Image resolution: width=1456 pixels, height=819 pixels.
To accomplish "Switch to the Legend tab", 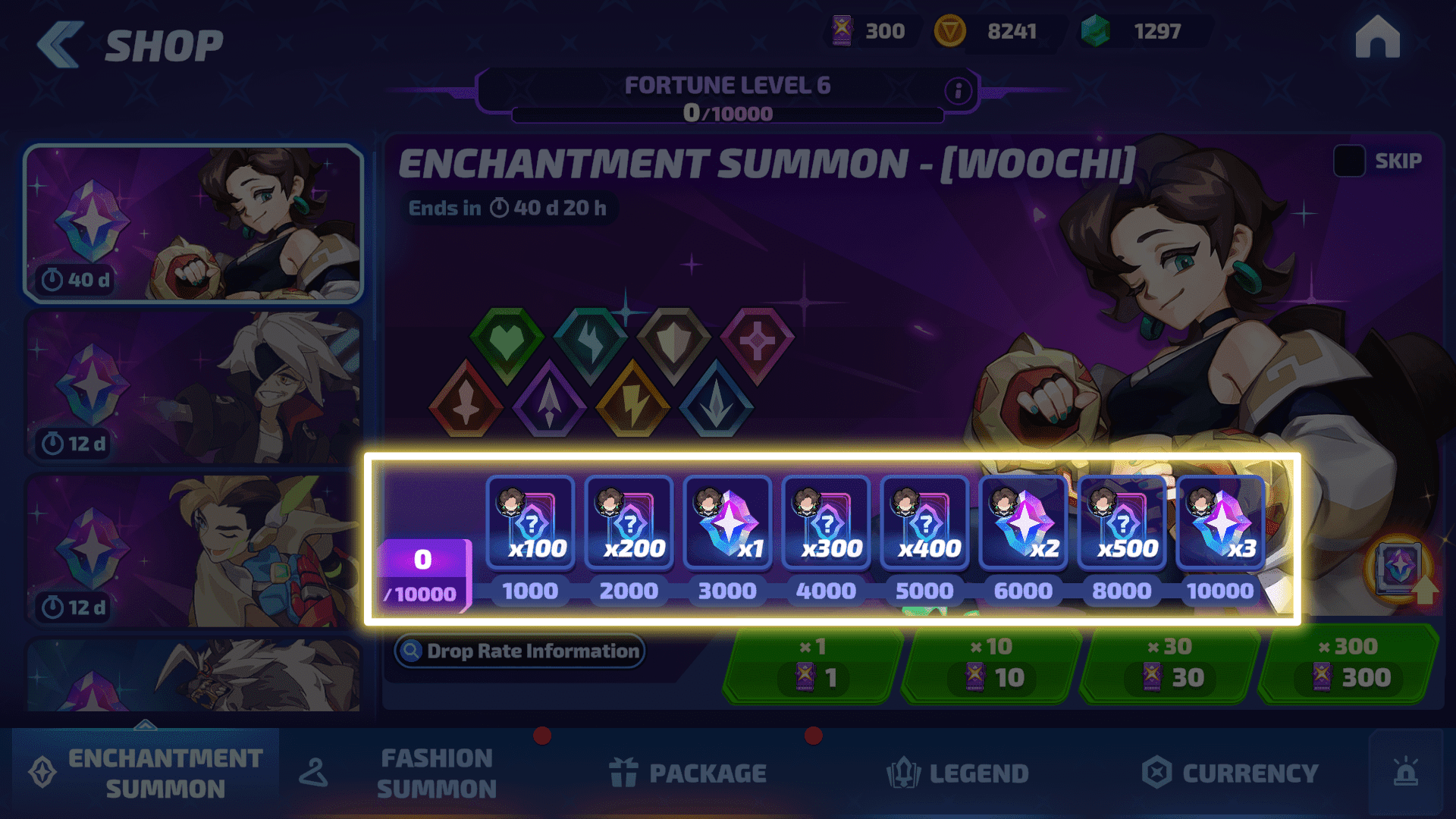I will click(958, 773).
